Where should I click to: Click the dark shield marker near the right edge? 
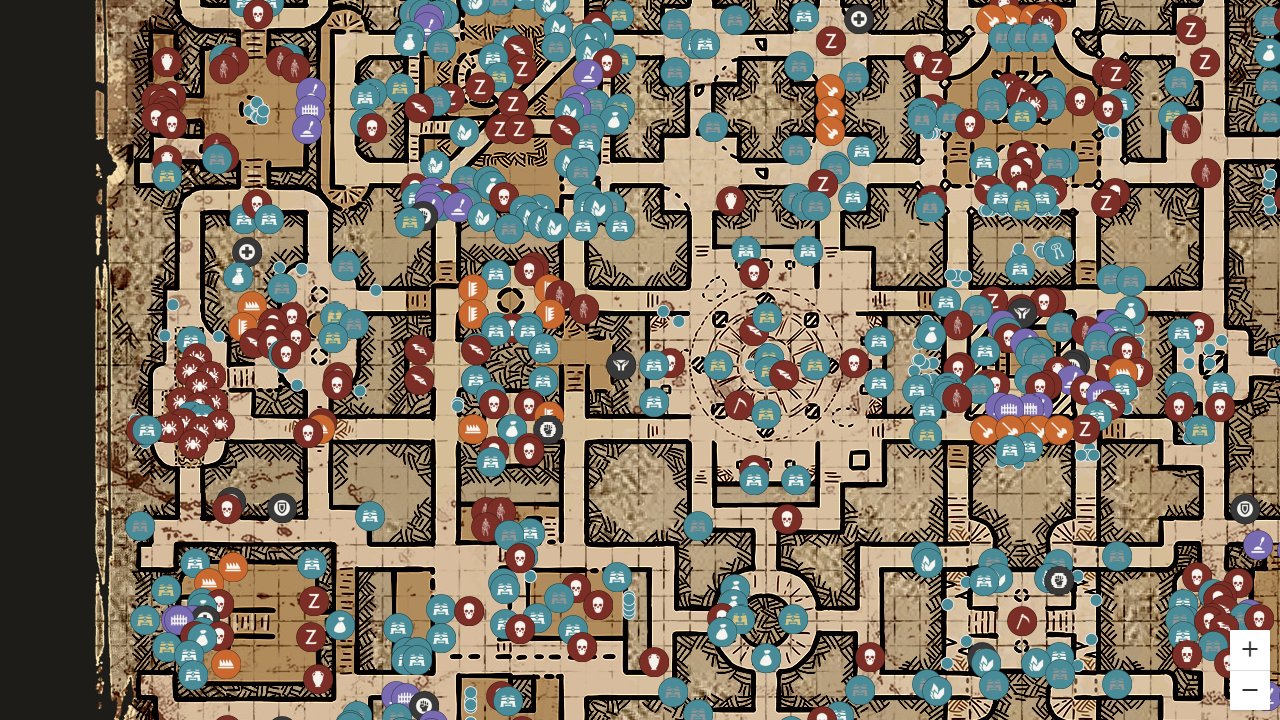coord(1245,509)
